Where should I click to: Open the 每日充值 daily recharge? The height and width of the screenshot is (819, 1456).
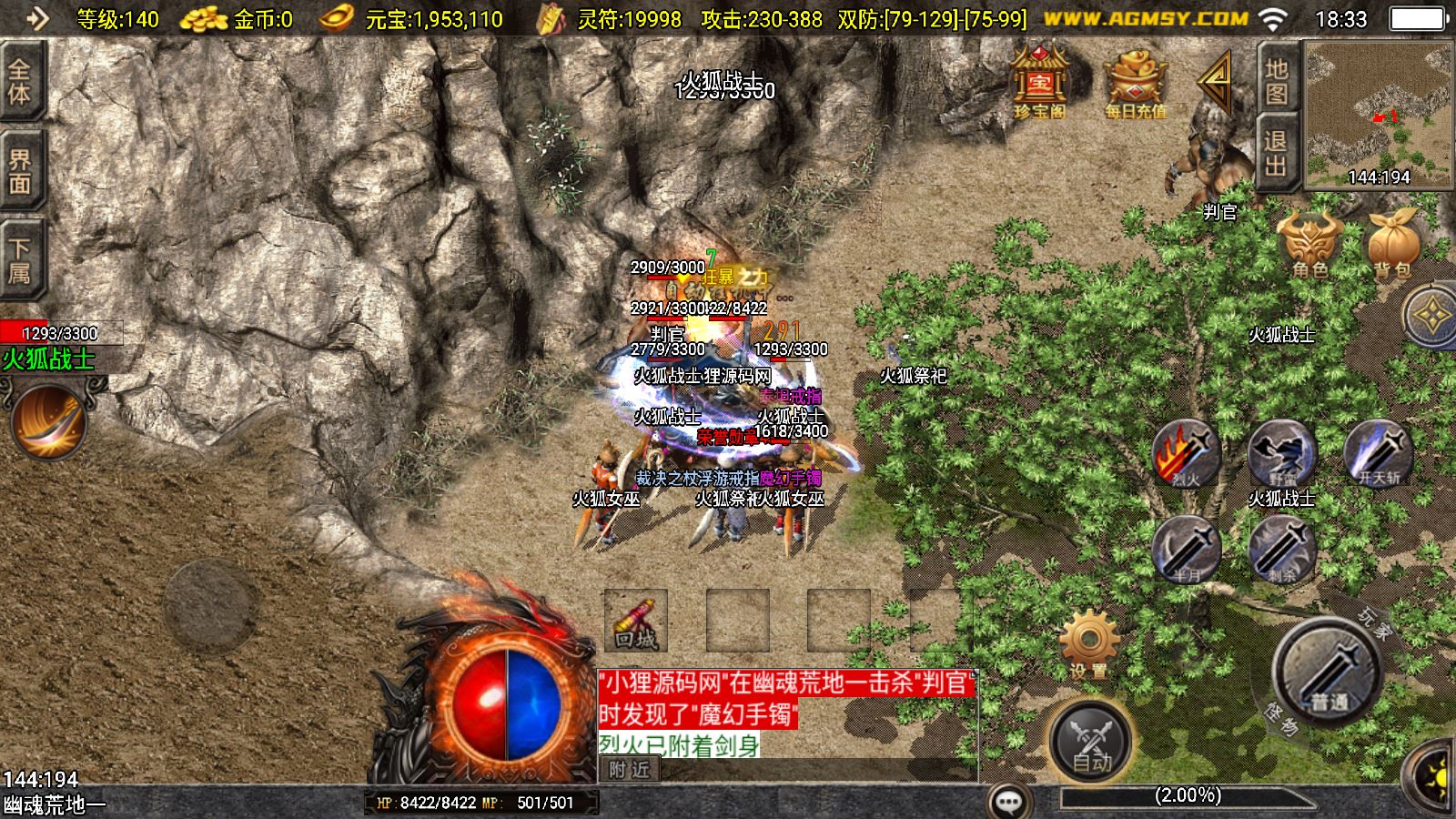1135,82
